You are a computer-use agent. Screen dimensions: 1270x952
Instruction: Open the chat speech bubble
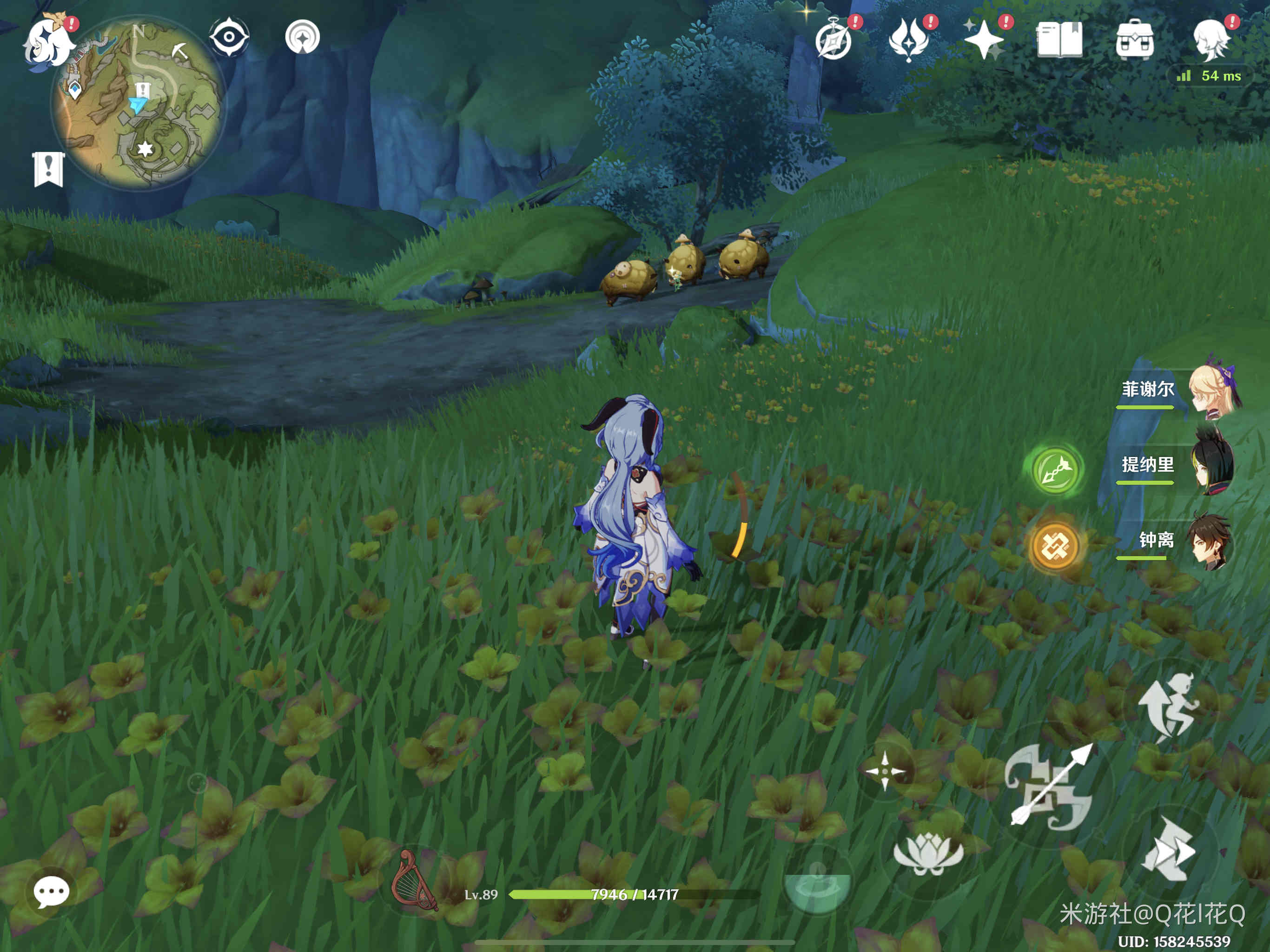(52, 892)
